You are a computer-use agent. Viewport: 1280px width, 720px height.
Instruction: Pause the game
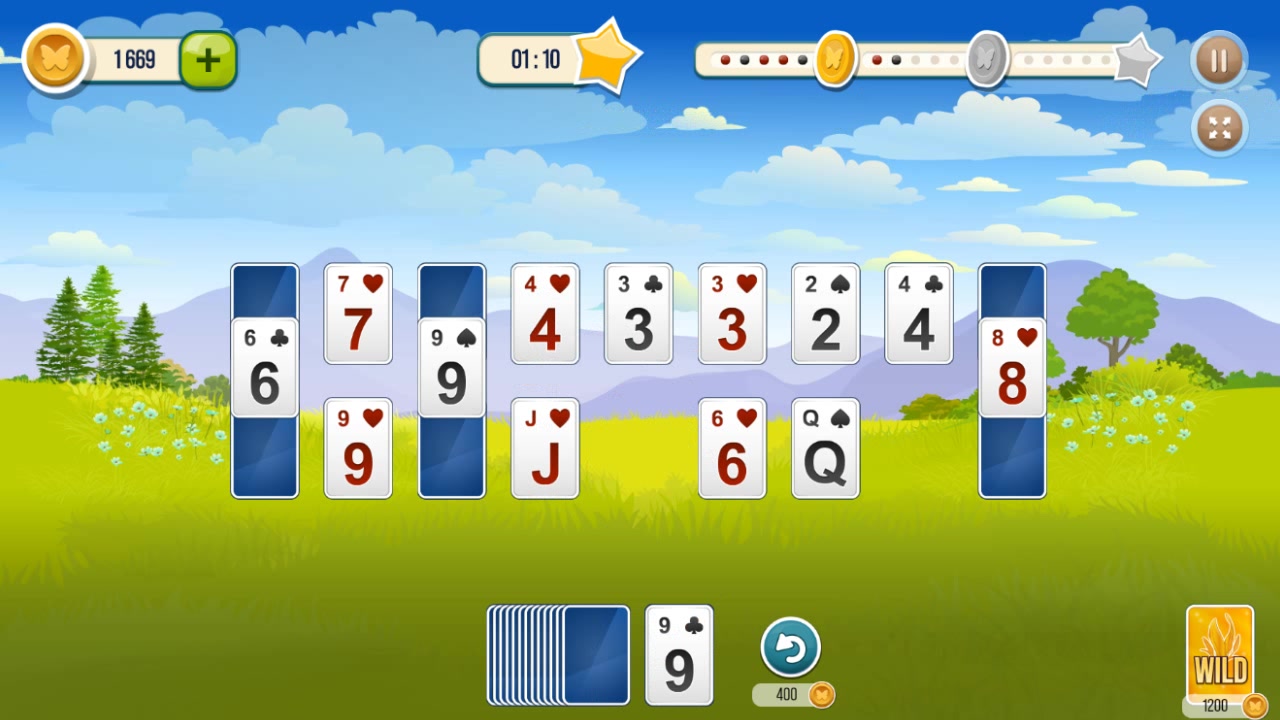pos(1218,60)
